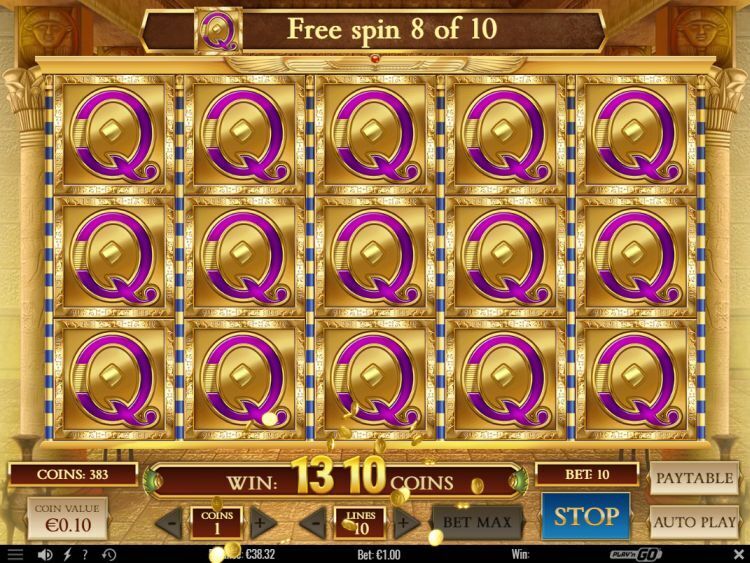Reduce the number of lines
This screenshot has width=750, height=563.
(314, 522)
